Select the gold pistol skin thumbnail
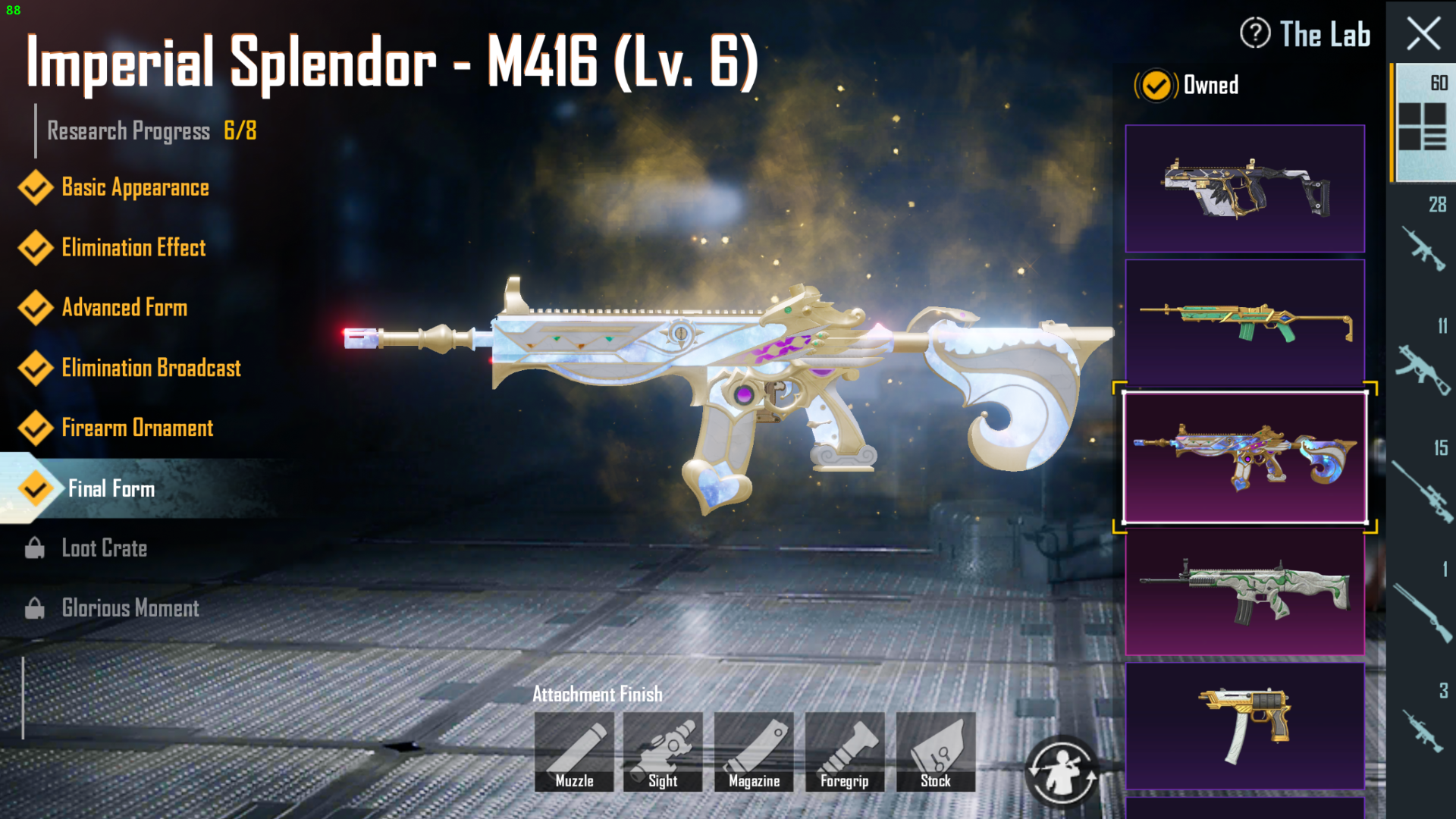Viewport: 1456px width, 819px height. tap(1244, 726)
